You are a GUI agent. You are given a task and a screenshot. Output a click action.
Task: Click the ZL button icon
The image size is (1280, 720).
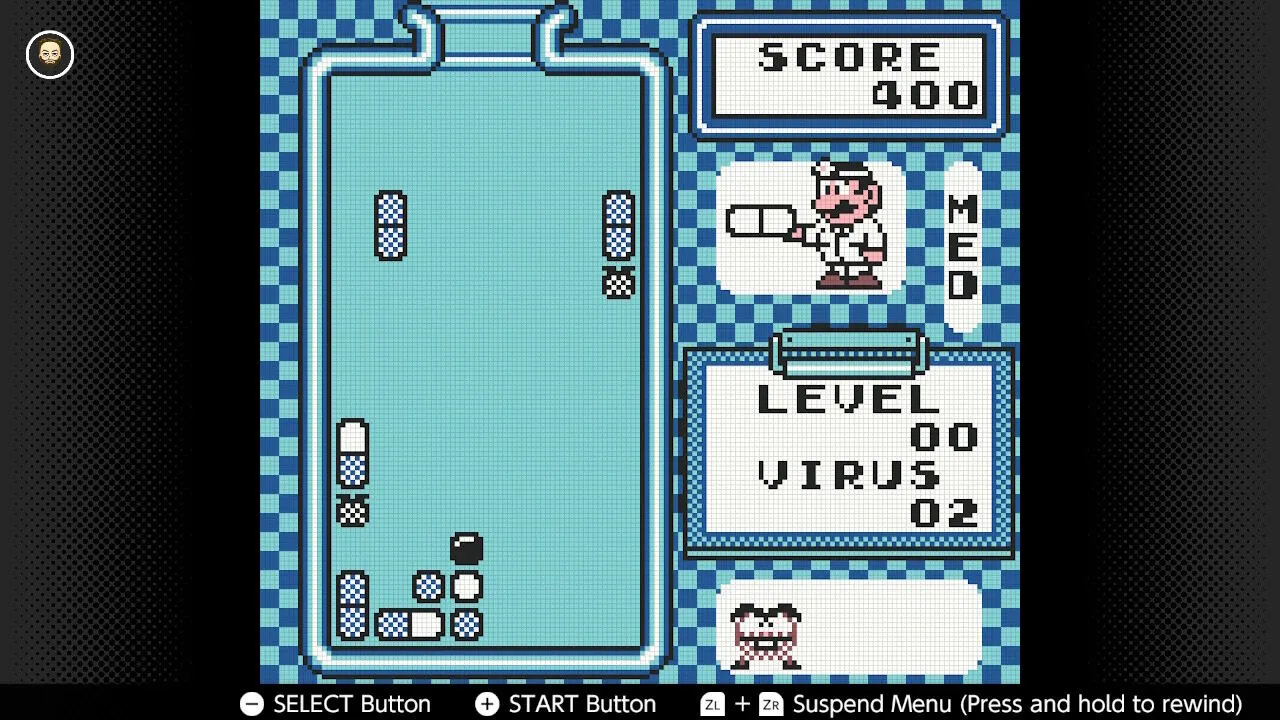point(712,704)
